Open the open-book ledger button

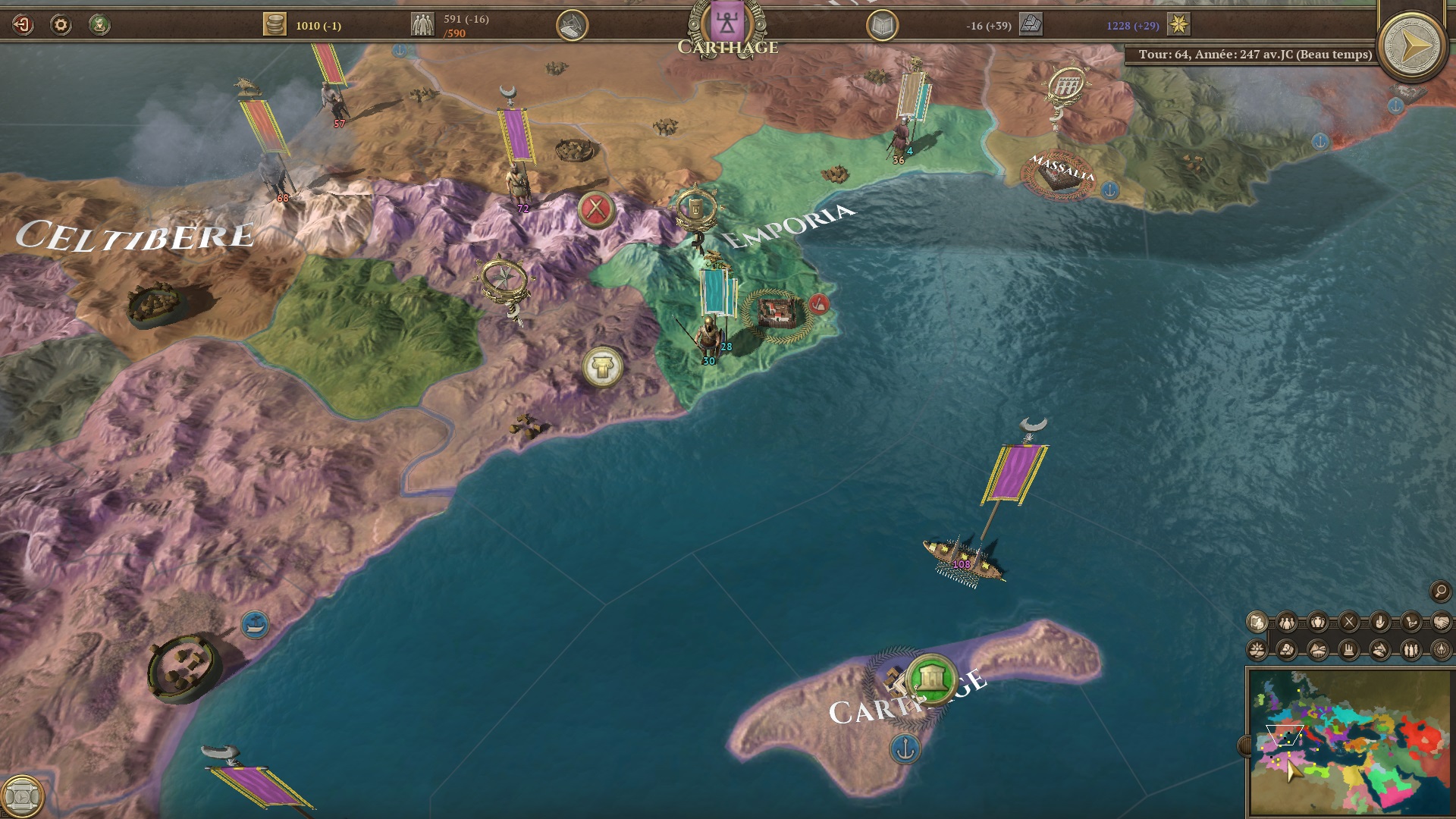click(882, 26)
